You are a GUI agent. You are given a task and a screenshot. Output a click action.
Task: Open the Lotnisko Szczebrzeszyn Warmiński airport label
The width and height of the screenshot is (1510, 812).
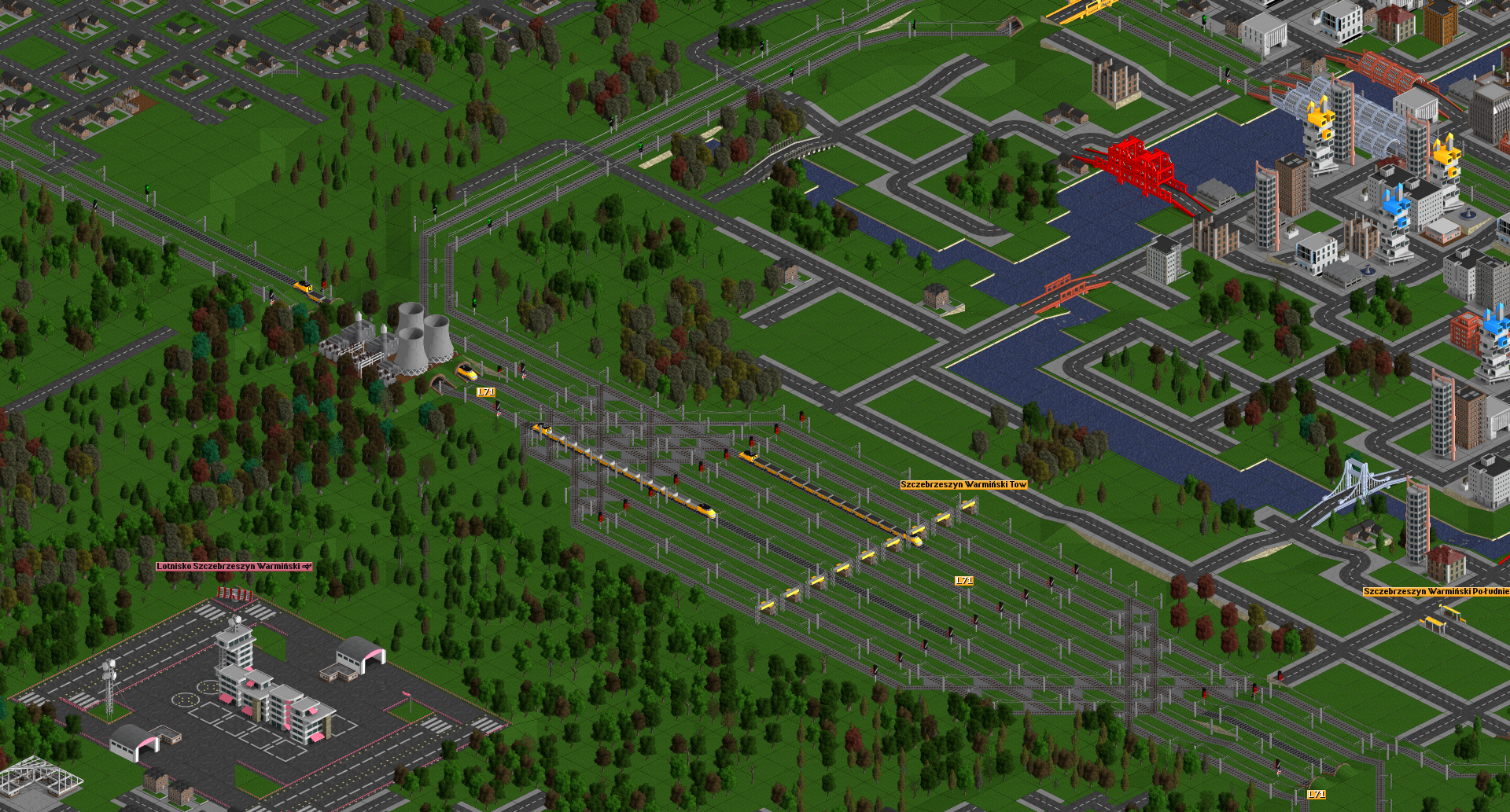point(234,566)
